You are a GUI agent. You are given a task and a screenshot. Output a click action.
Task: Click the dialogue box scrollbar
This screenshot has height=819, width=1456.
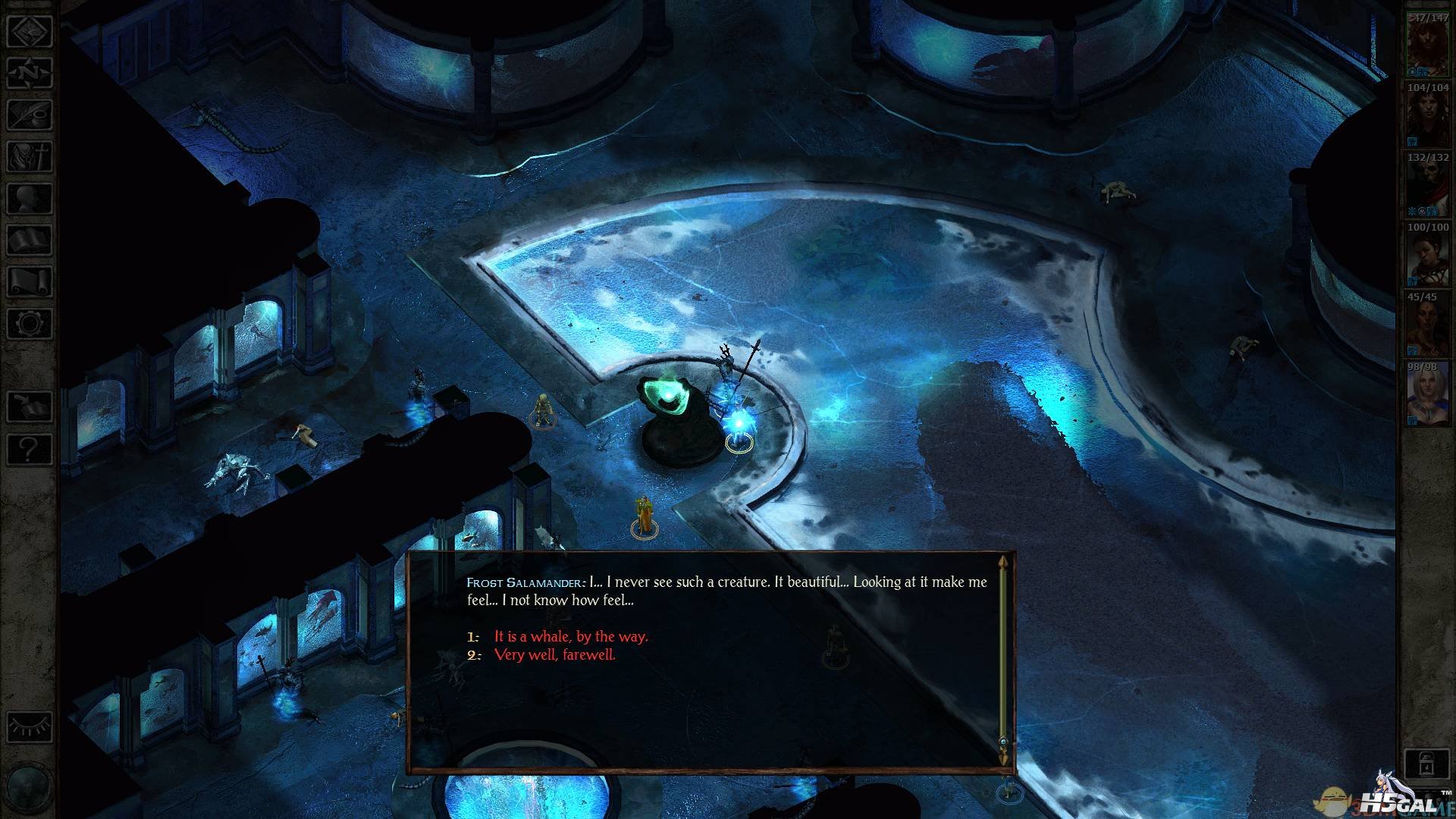click(1003, 660)
